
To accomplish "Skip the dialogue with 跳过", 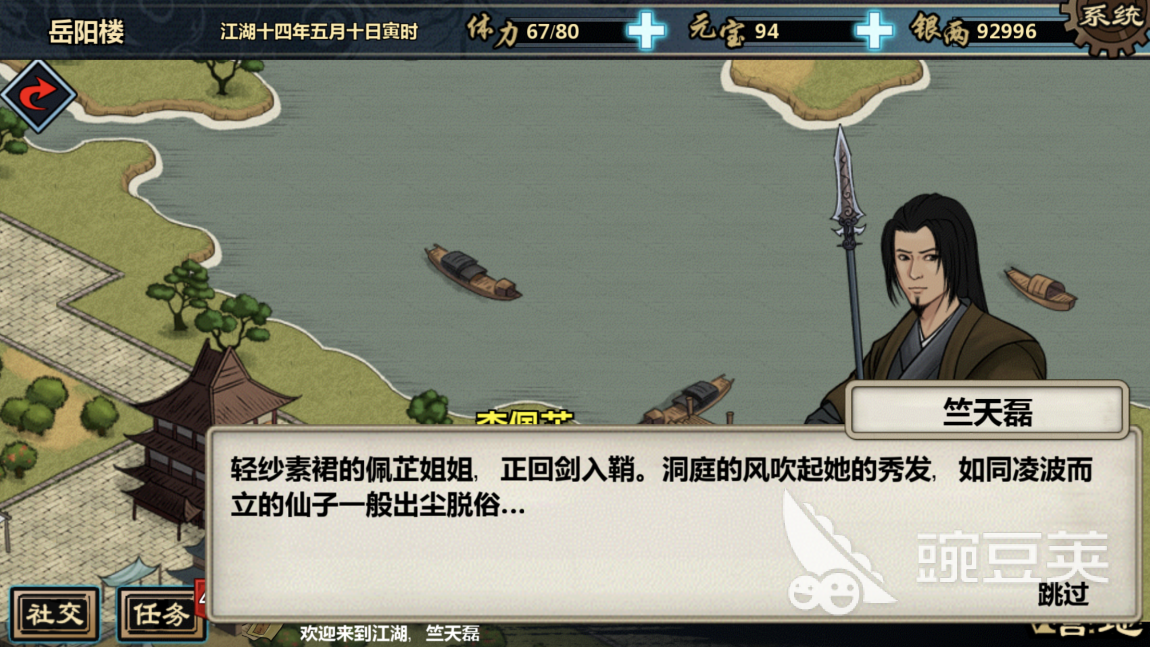I will [x=1062, y=595].
